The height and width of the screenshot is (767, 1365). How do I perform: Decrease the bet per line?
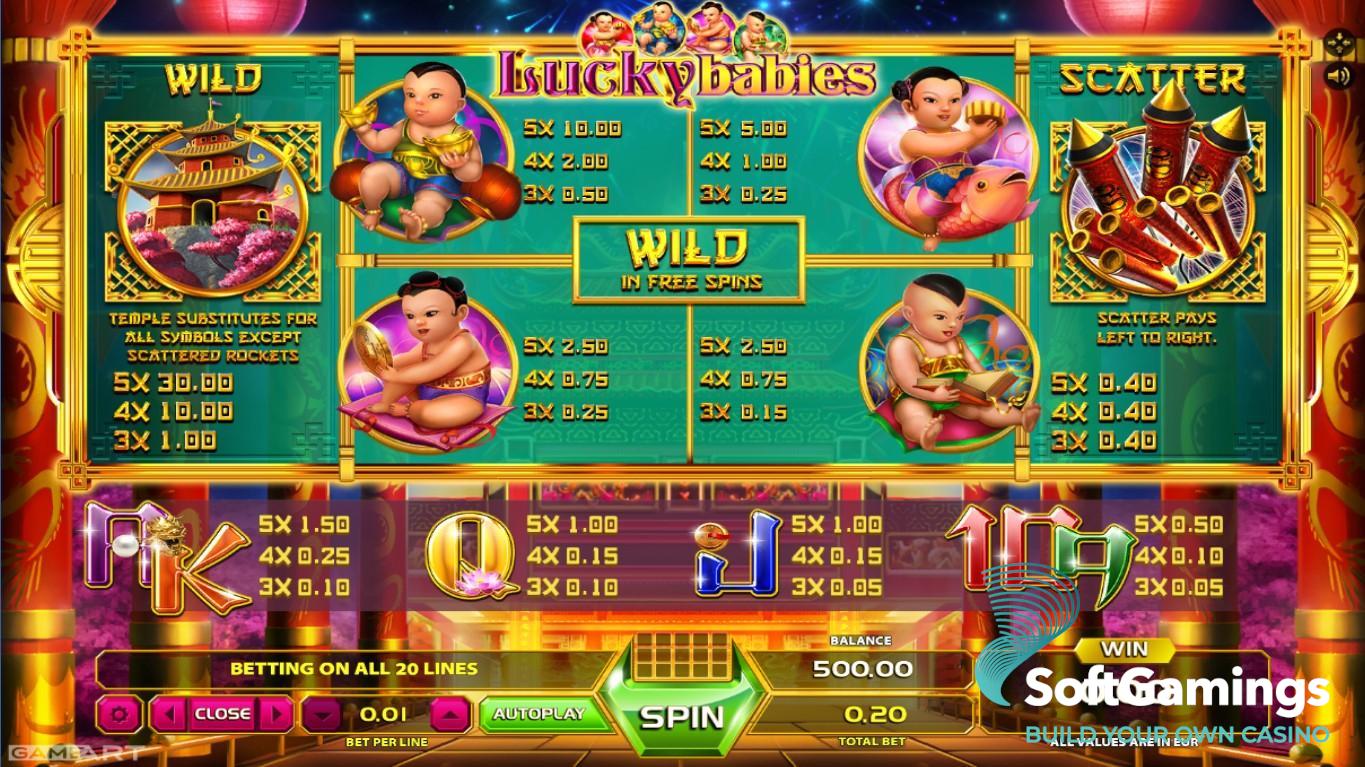[x=322, y=714]
